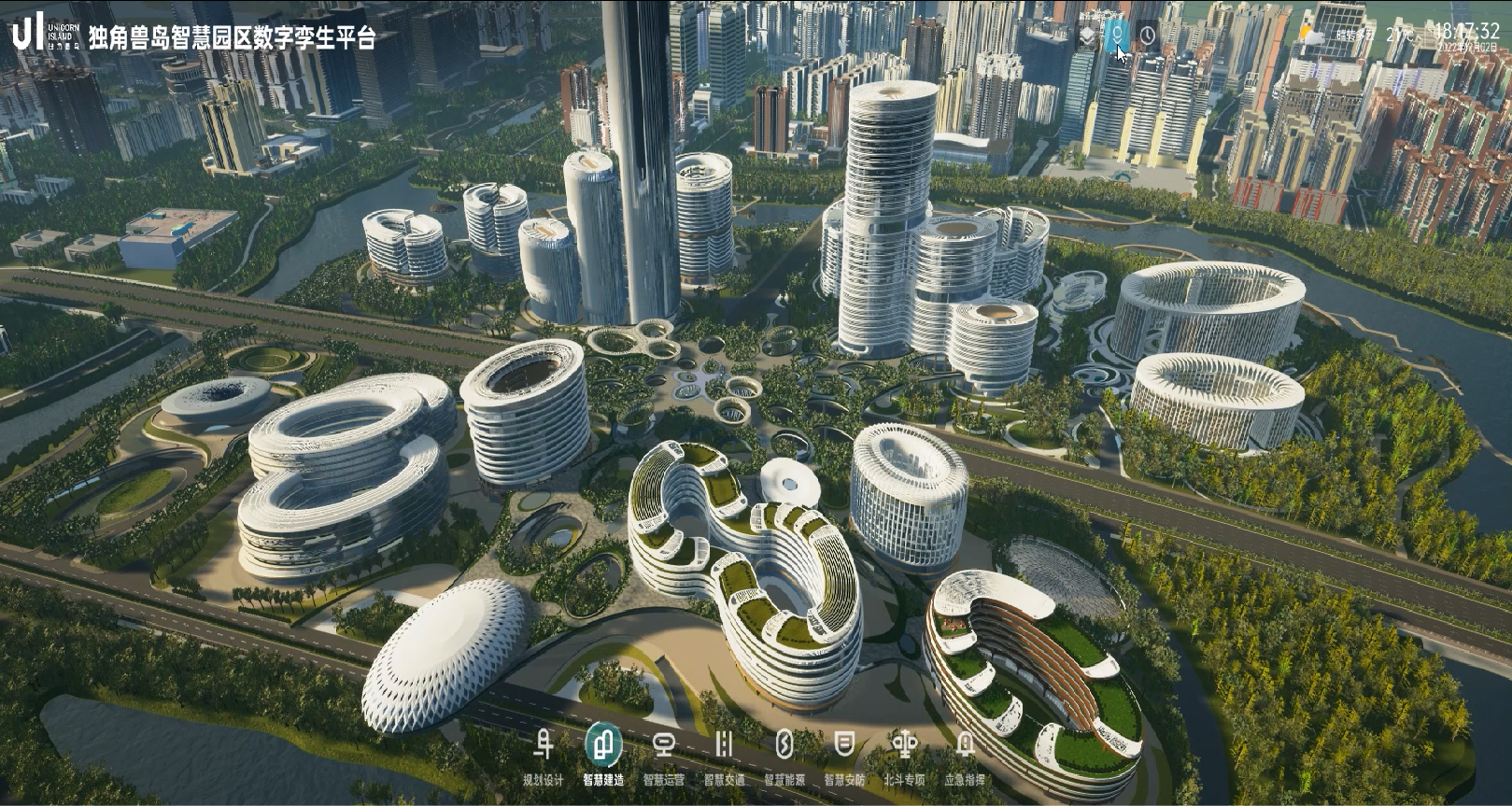Viewport: 1512px width, 806px height.
Task: Toggle the layers icon in top bar
Action: (1088, 36)
